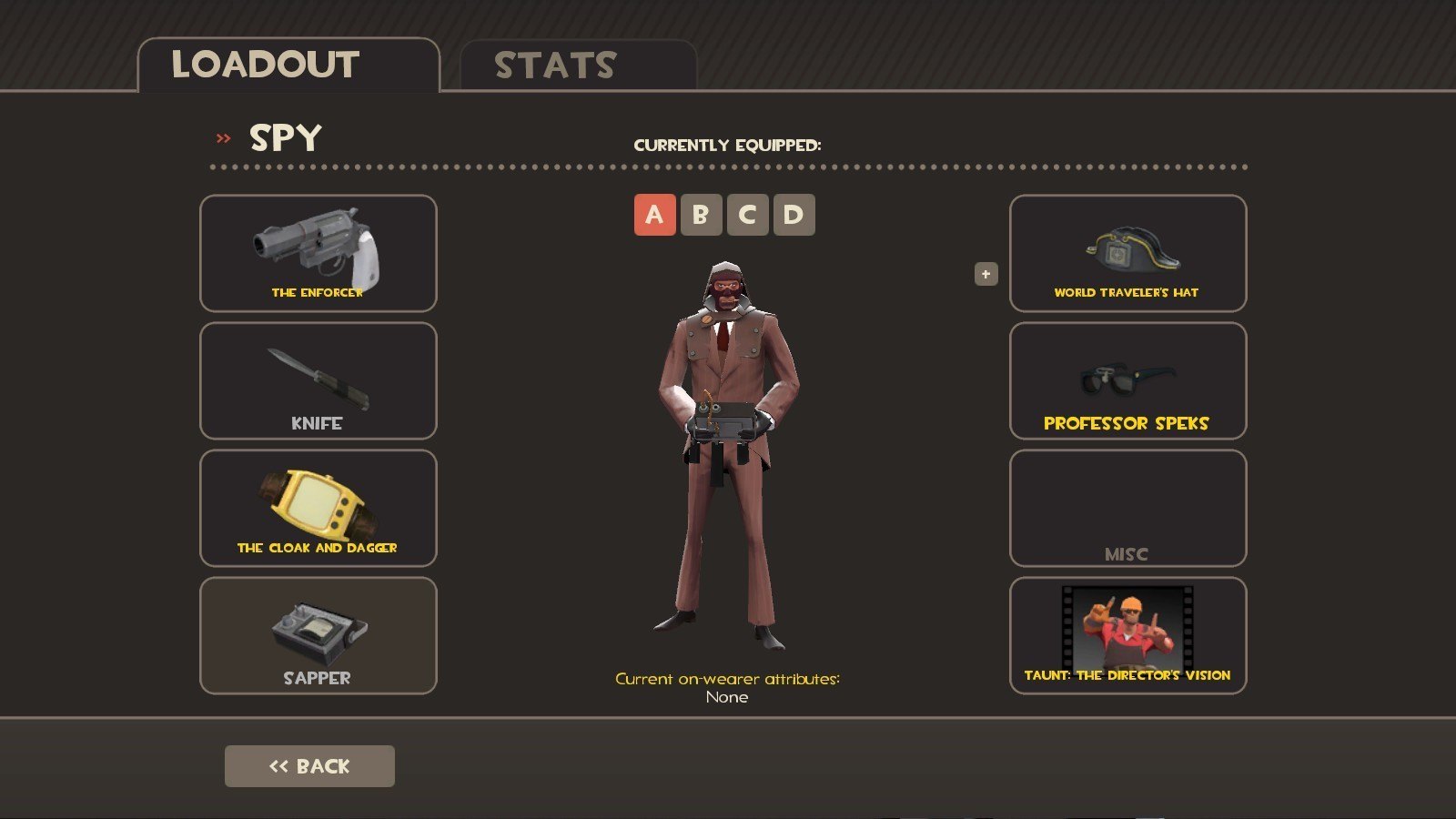The height and width of the screenshot is (819, 1456).
Task: Select the Professor Speks slot
Action: coord(1127,380)
